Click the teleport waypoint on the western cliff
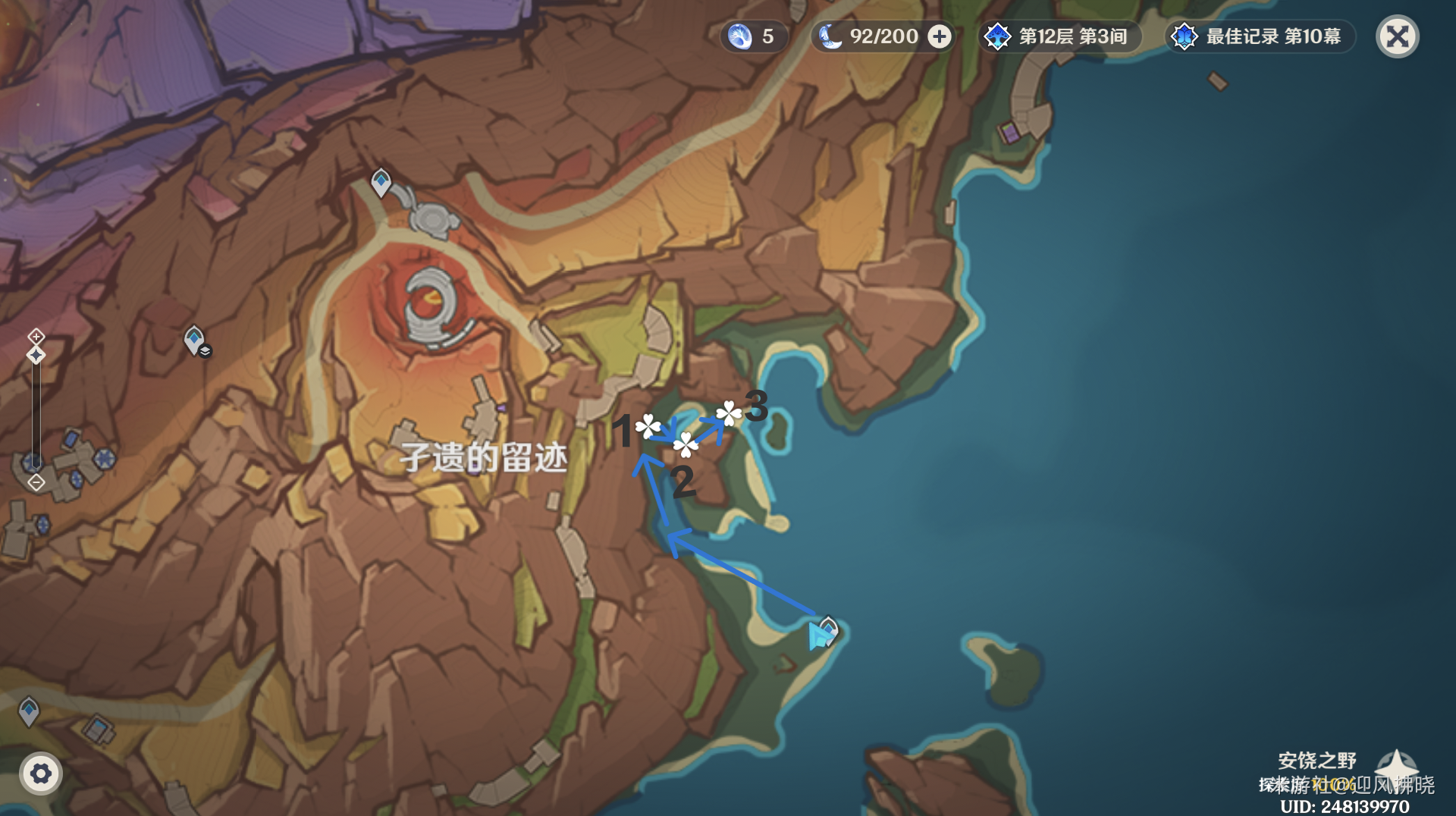The image size is (1456, 816). click(193, 340)
